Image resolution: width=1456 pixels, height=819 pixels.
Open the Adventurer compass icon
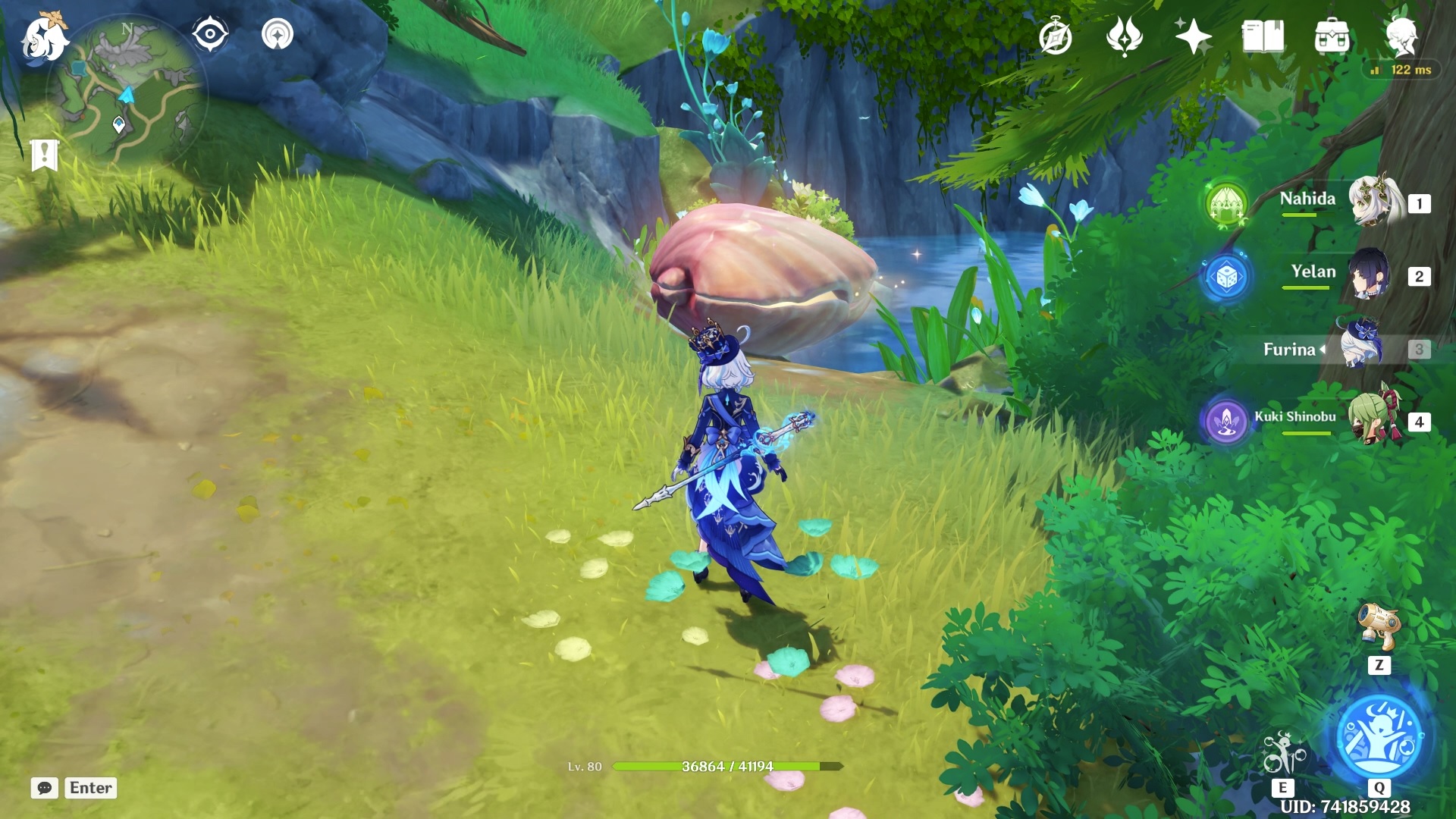pyautogui.click(x=1056, y=37)
